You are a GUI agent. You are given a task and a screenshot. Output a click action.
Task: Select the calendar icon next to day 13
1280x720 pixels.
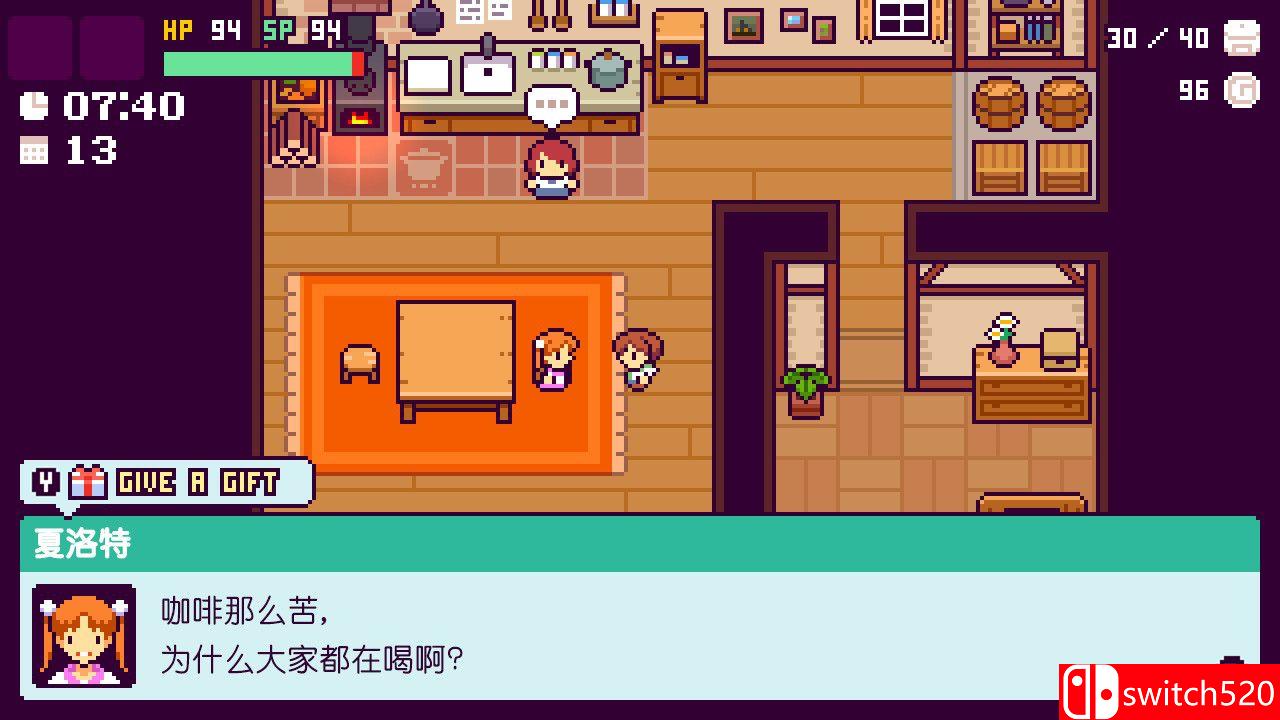click(x=33, y=150)
